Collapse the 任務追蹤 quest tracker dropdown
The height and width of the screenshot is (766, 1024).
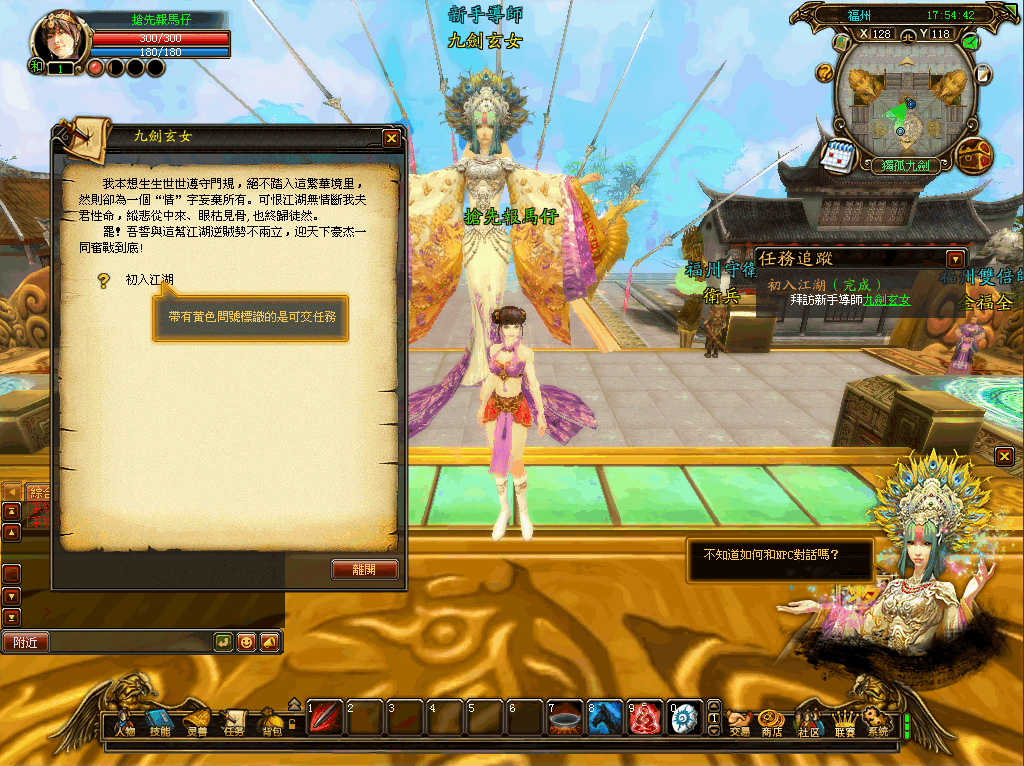click(955, 258)
